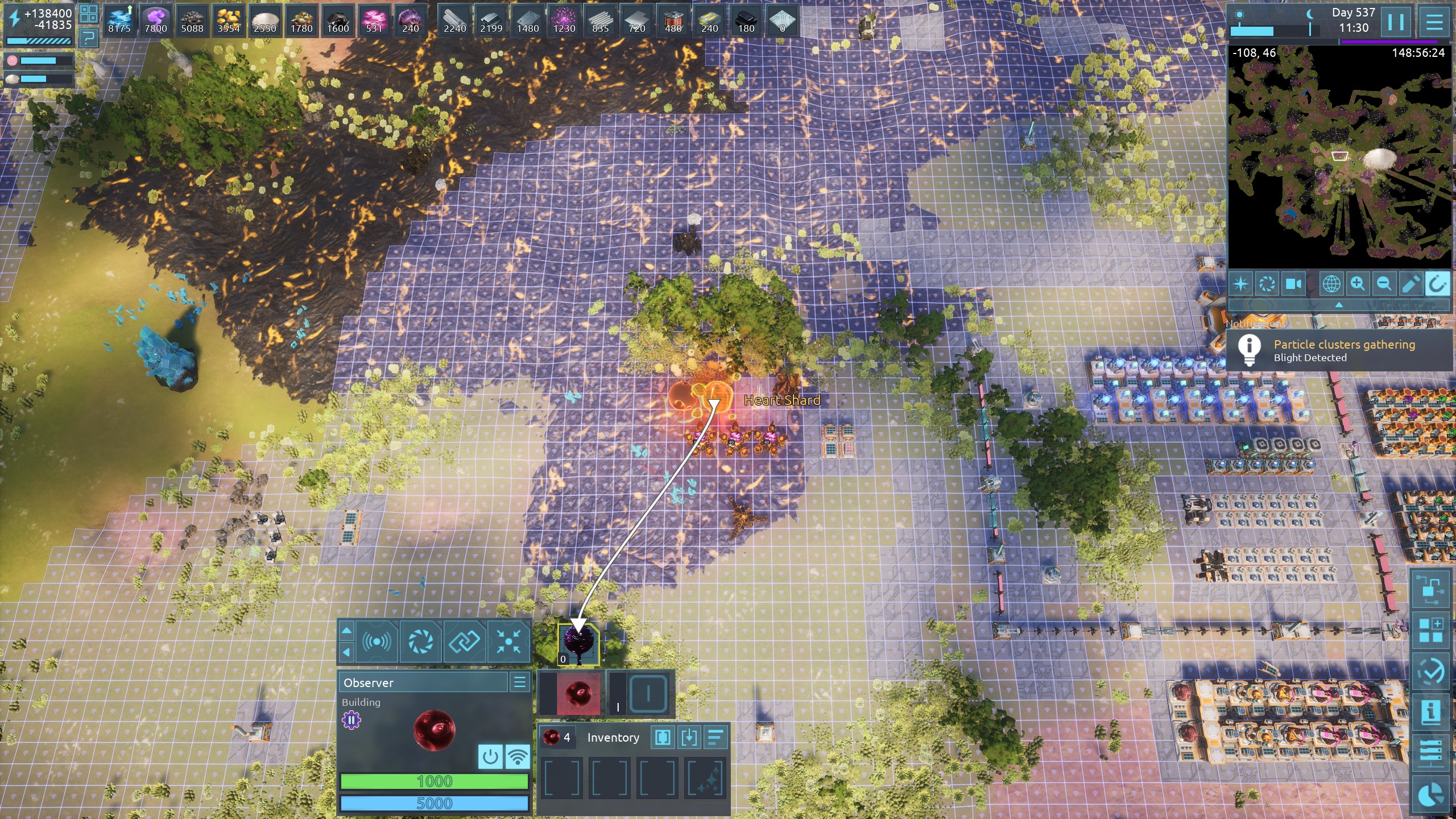The height and width of the screenshot is (819, 1456).
Task: Toggle the Observer wifi signal button
Action: point(518,756)
